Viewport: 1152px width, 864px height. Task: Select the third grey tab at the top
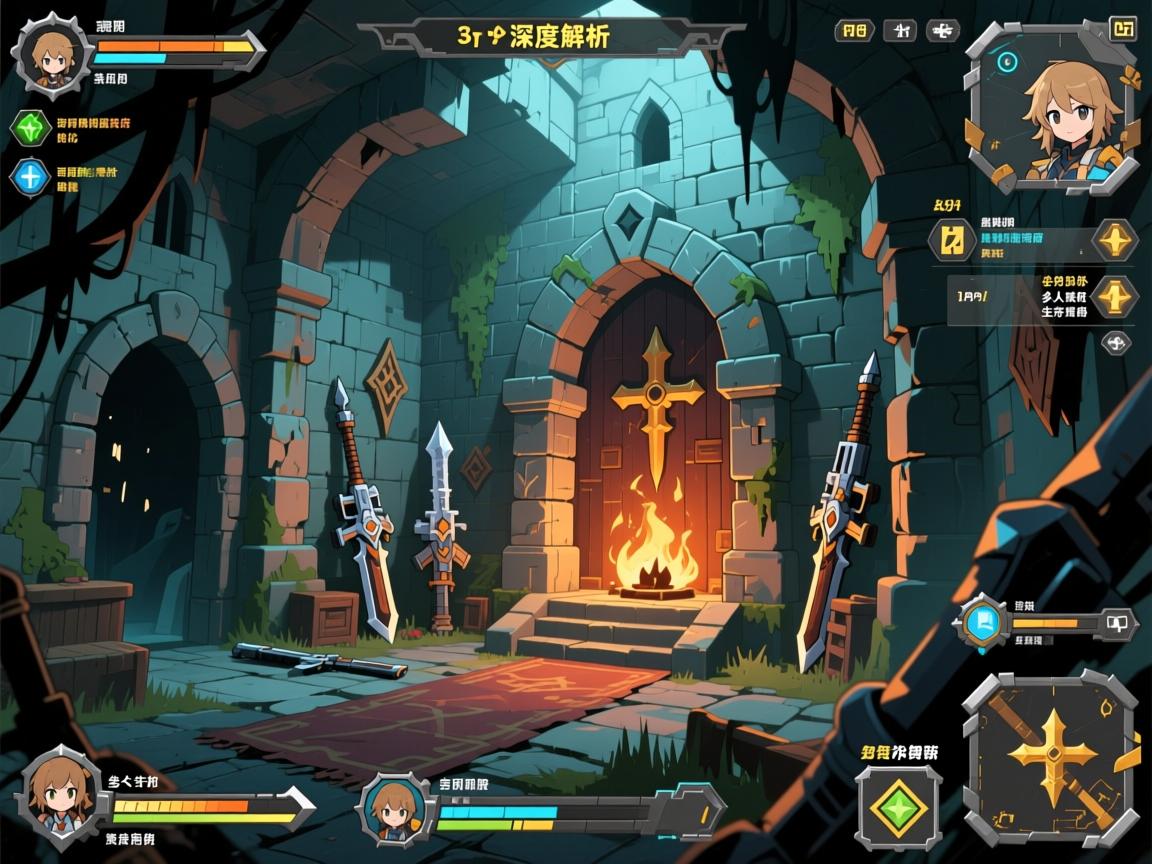pyautogui.click(x=942, y=31)
